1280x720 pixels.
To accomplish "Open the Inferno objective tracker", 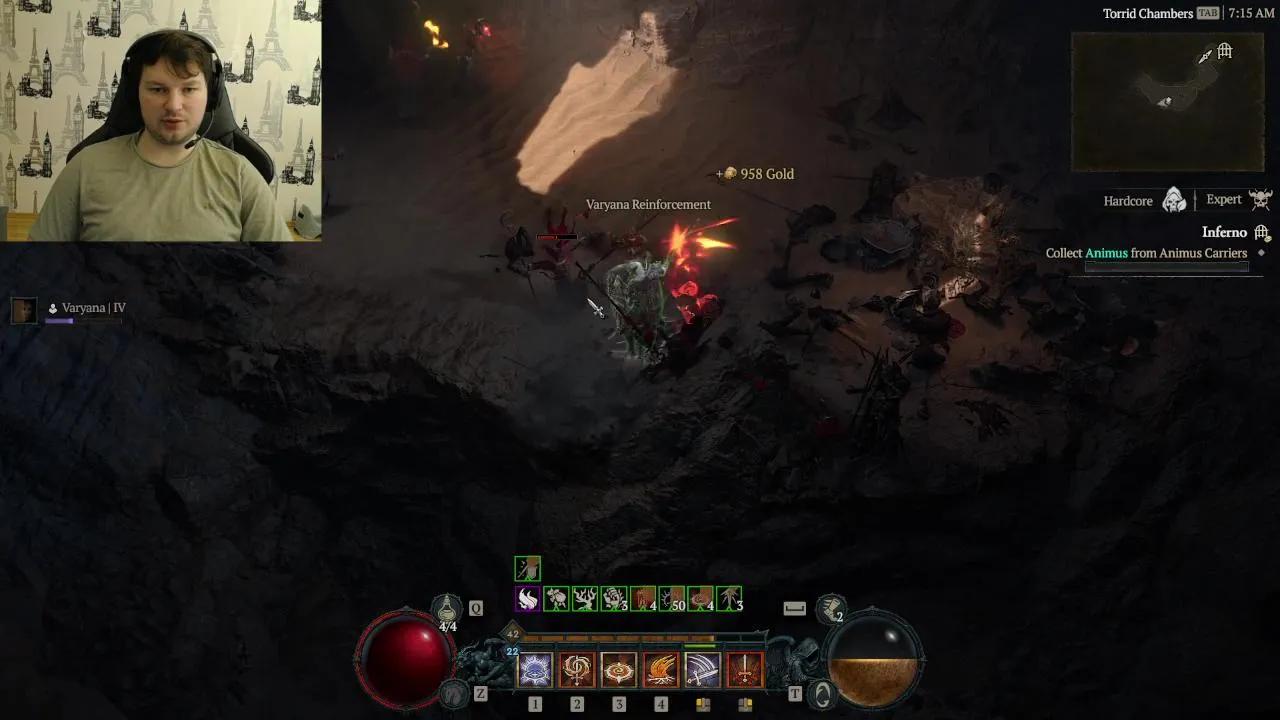I will [1224, 232].
